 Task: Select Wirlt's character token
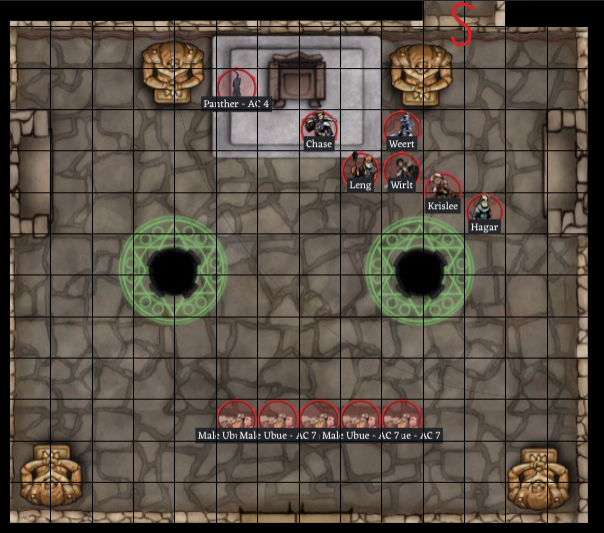tap(401, 168)
